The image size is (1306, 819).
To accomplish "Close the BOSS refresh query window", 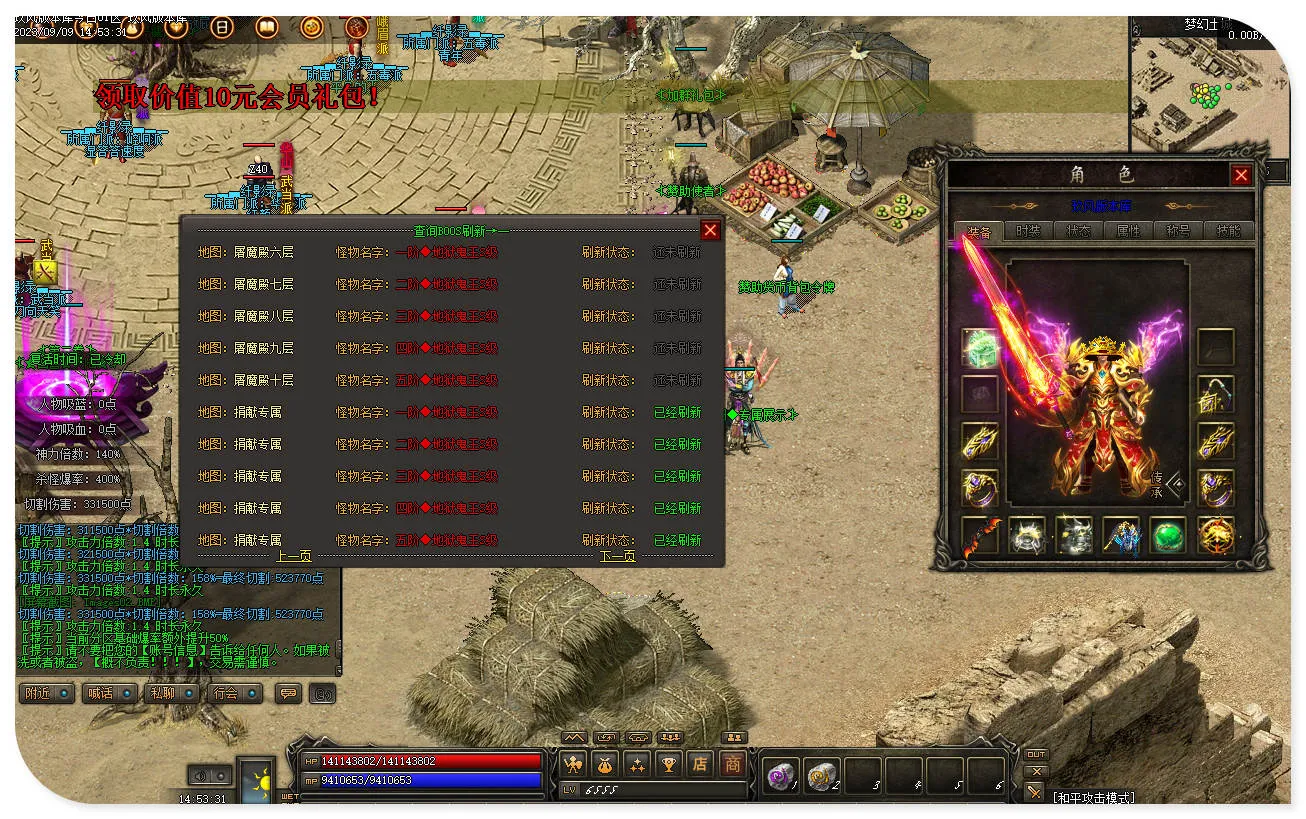I will (710, 231).
